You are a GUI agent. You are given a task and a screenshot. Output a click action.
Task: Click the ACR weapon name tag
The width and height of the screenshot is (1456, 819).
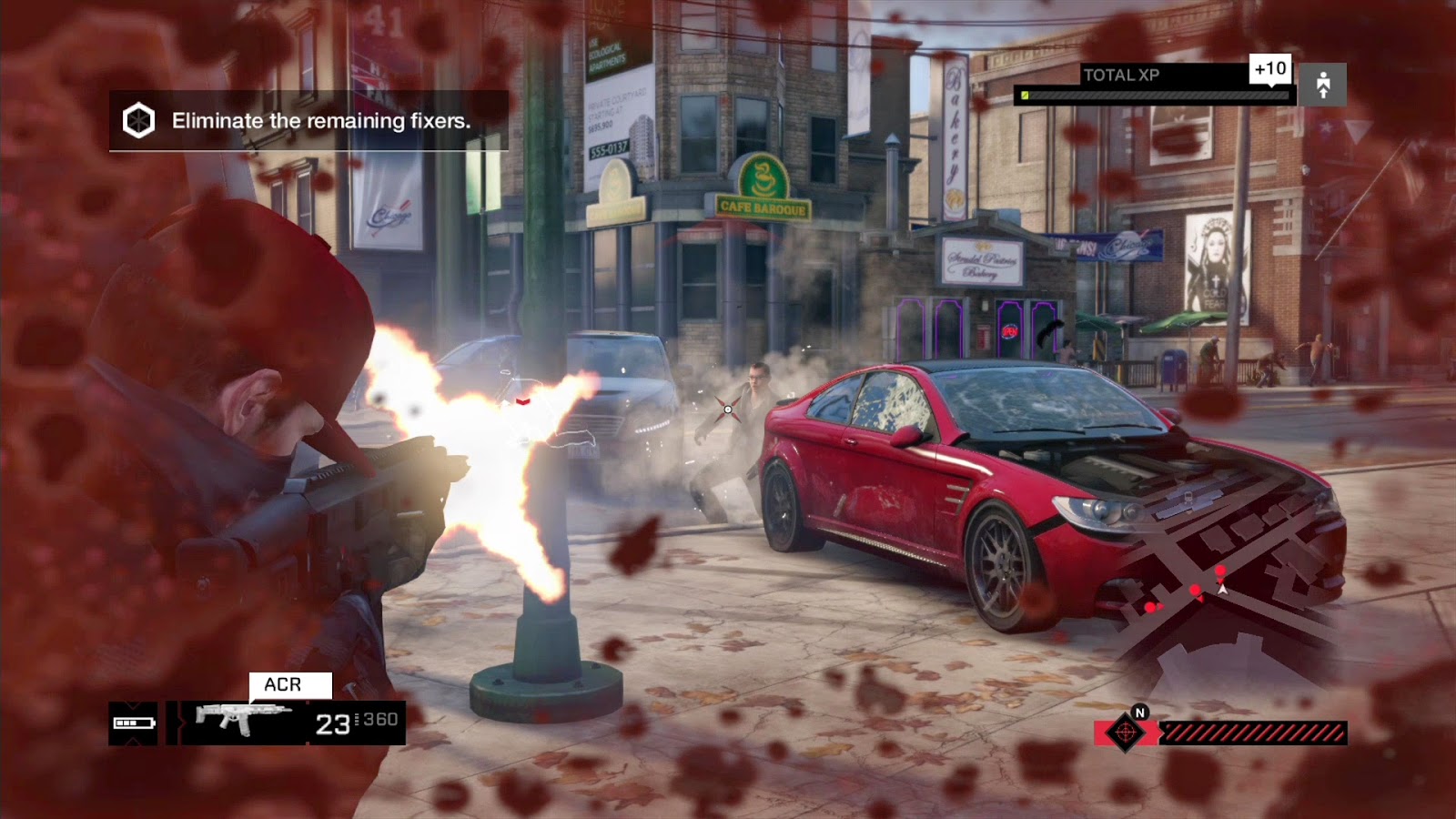tap(282, 683)
